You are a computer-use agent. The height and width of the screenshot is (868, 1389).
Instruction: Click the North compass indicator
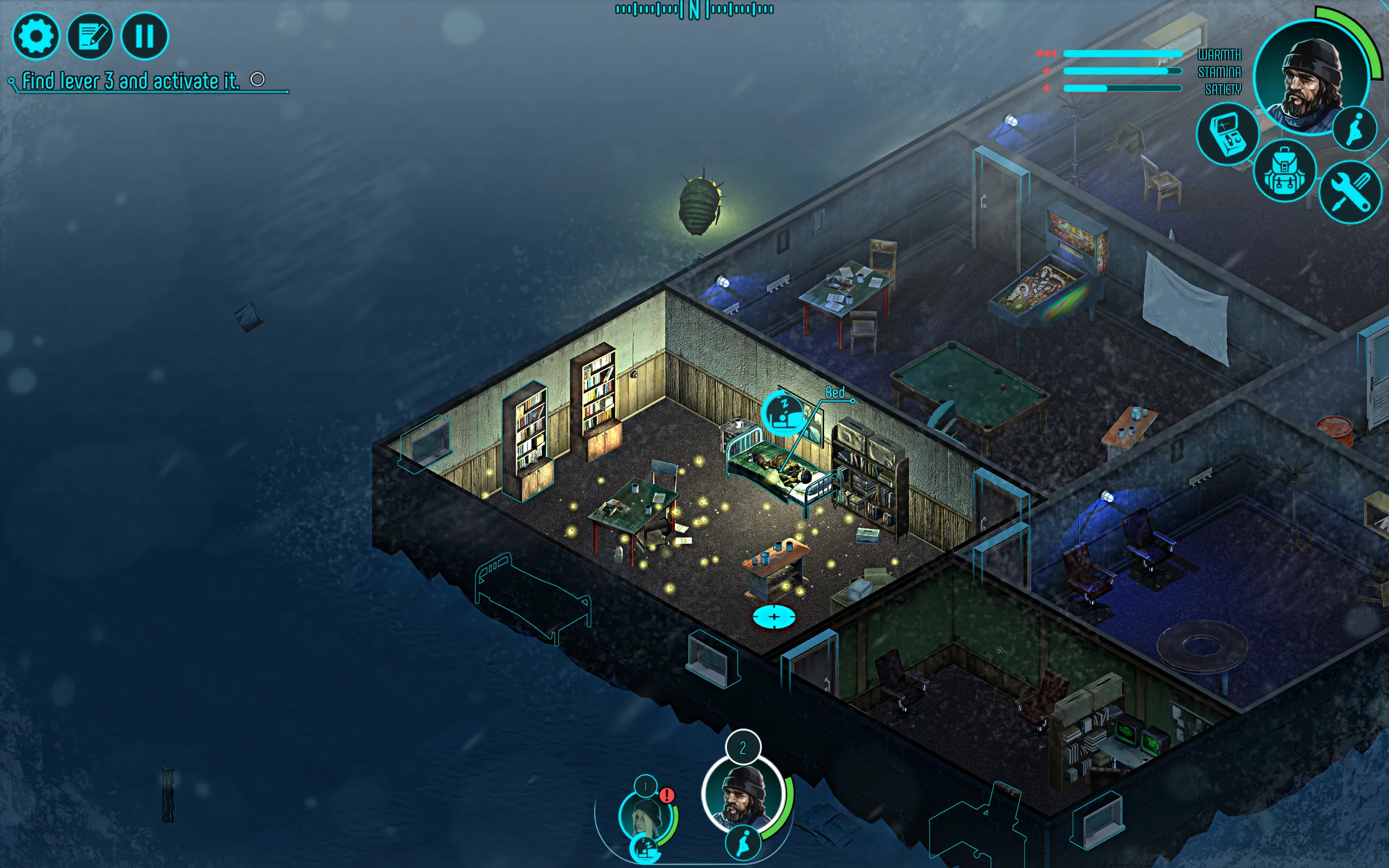click(694, 10)
